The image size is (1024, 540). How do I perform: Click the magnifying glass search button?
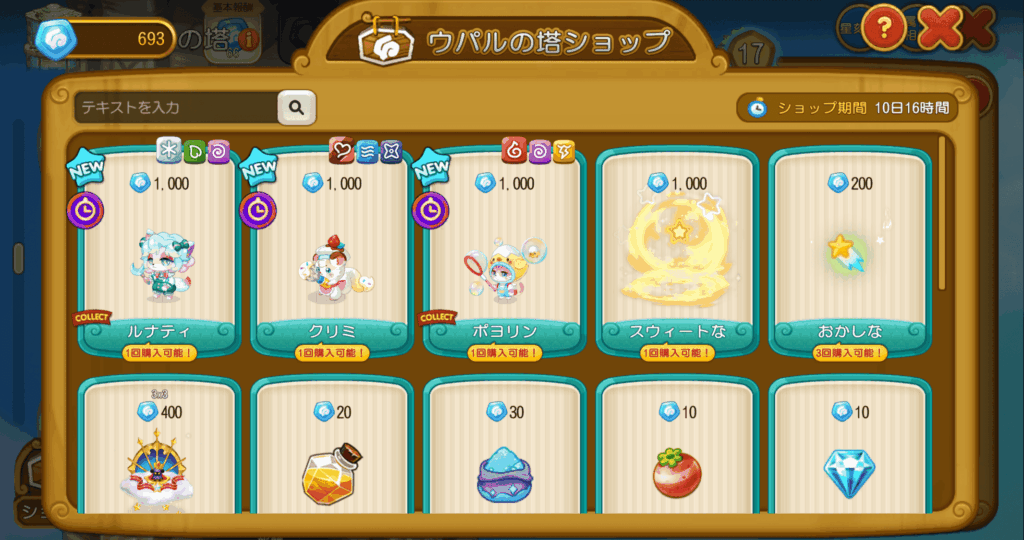coord(296,107)
